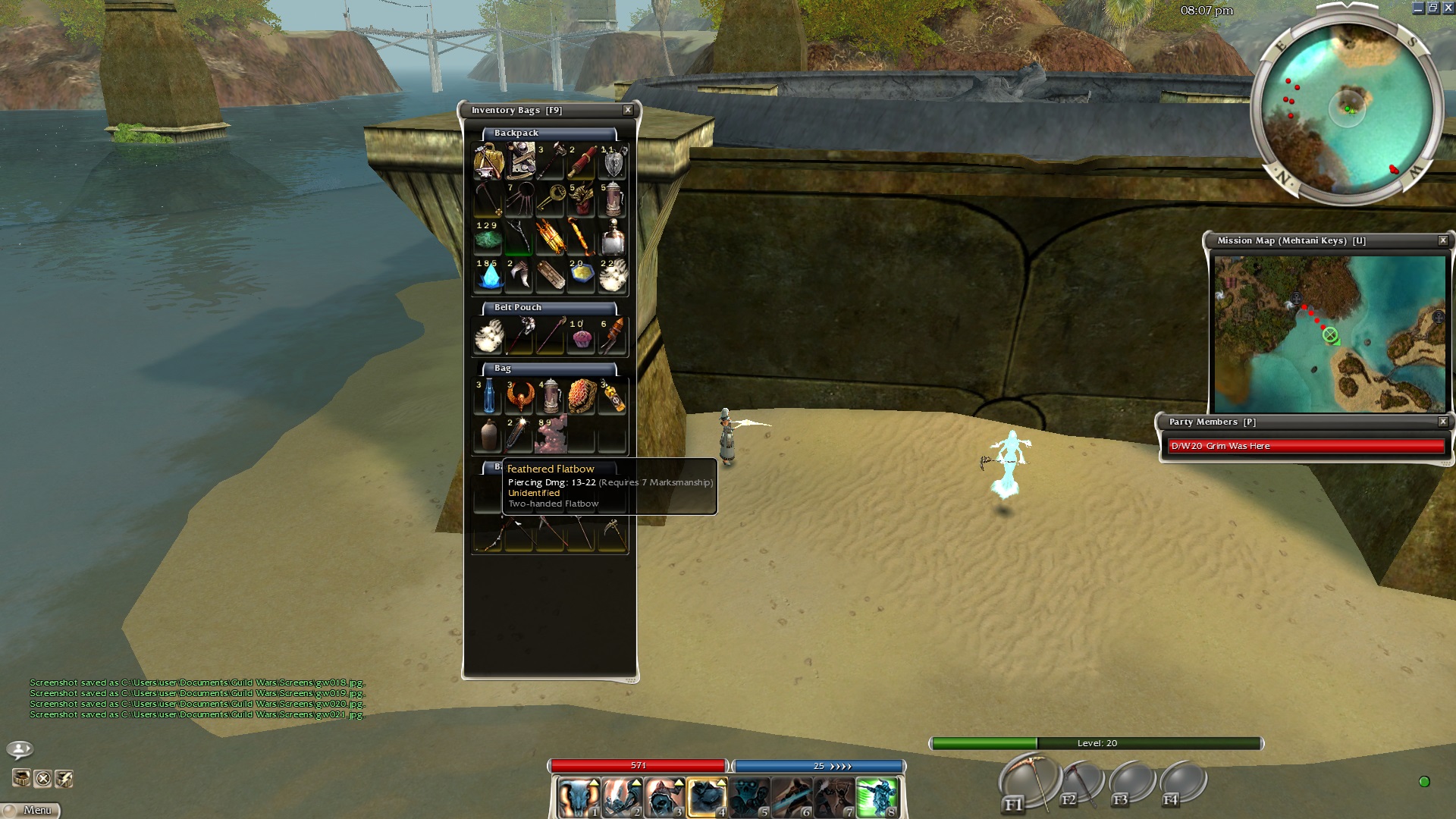Minimize the game window
1456x819 pixels.
pyautogui.click(x=1418, y=8)
